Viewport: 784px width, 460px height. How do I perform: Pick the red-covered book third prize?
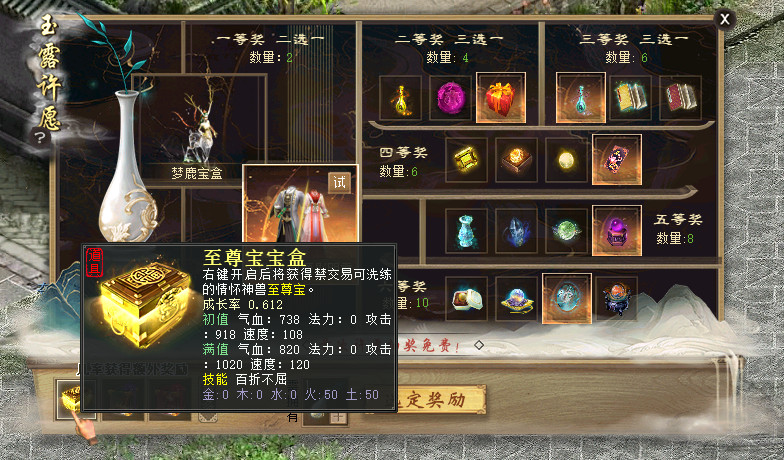point(680,97)
